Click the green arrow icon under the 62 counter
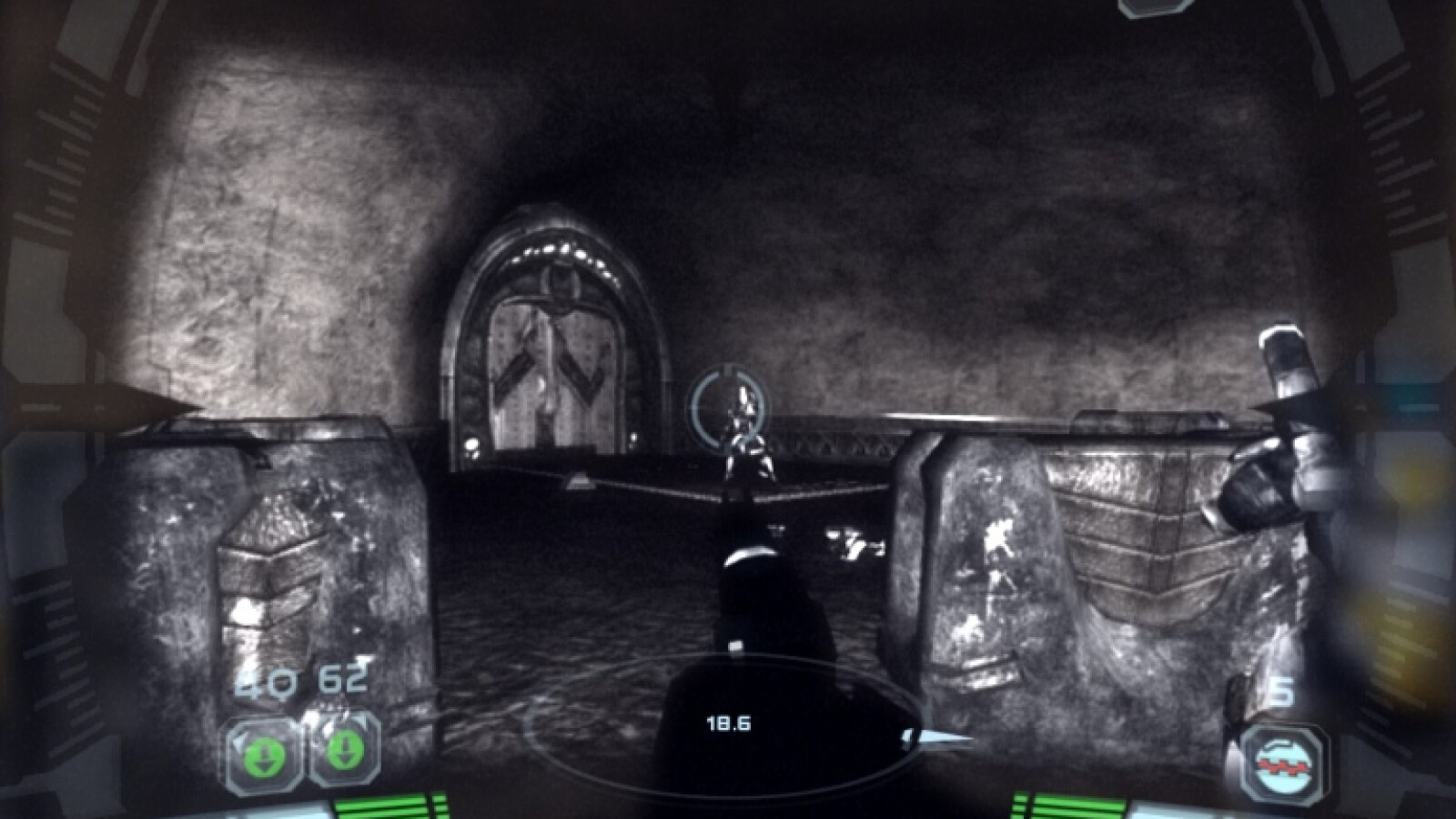 tap(343, 750)
